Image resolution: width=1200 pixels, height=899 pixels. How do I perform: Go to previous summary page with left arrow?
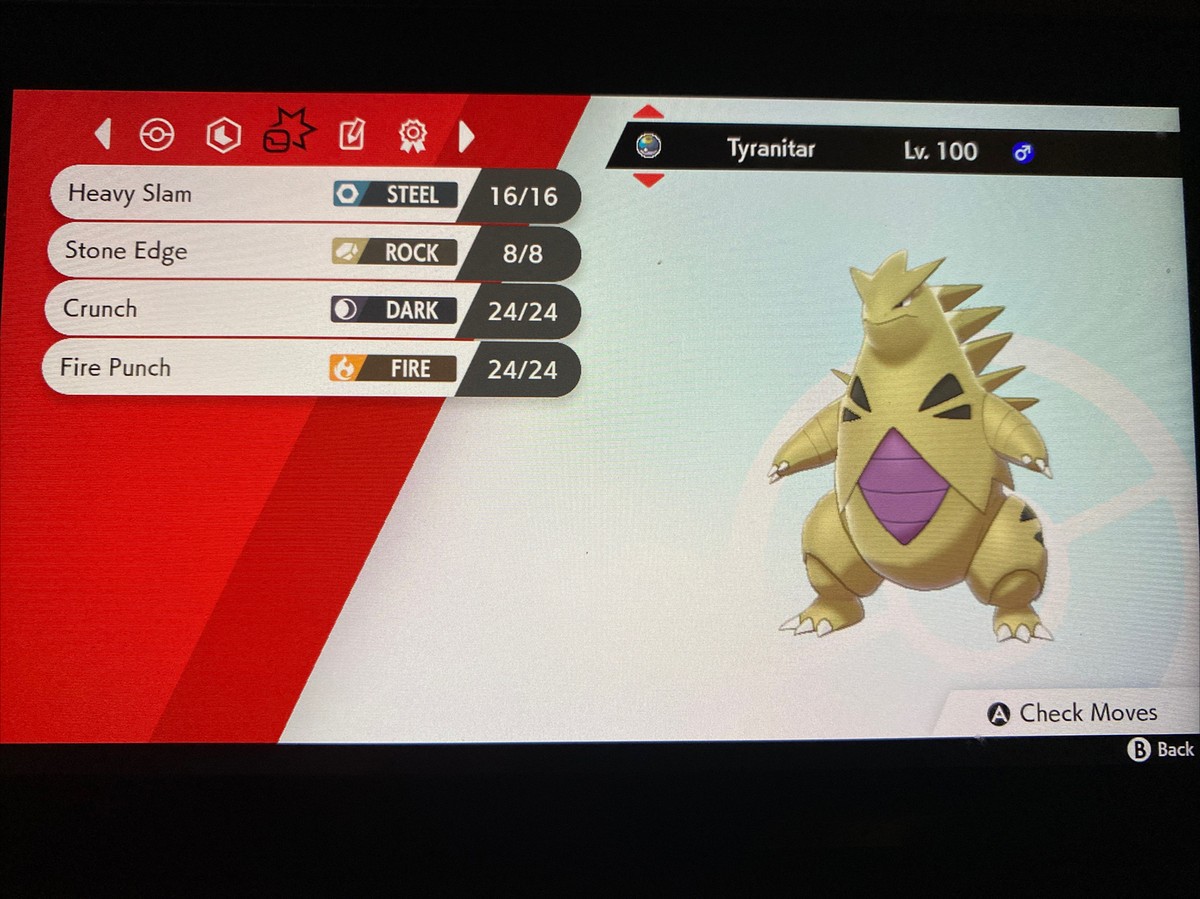pyautogui.click(x=102, y=135)
